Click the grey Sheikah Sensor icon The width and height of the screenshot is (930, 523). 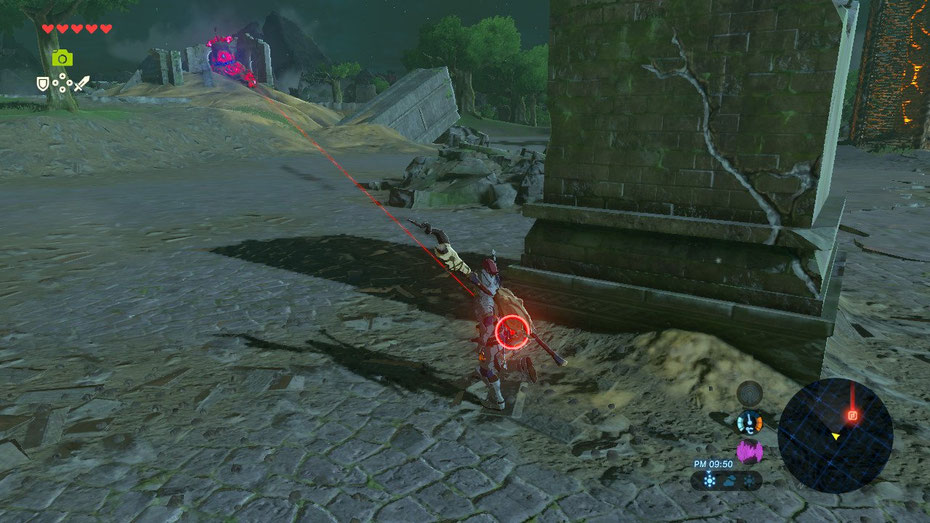pyautogui.click(x=749, y=393)
